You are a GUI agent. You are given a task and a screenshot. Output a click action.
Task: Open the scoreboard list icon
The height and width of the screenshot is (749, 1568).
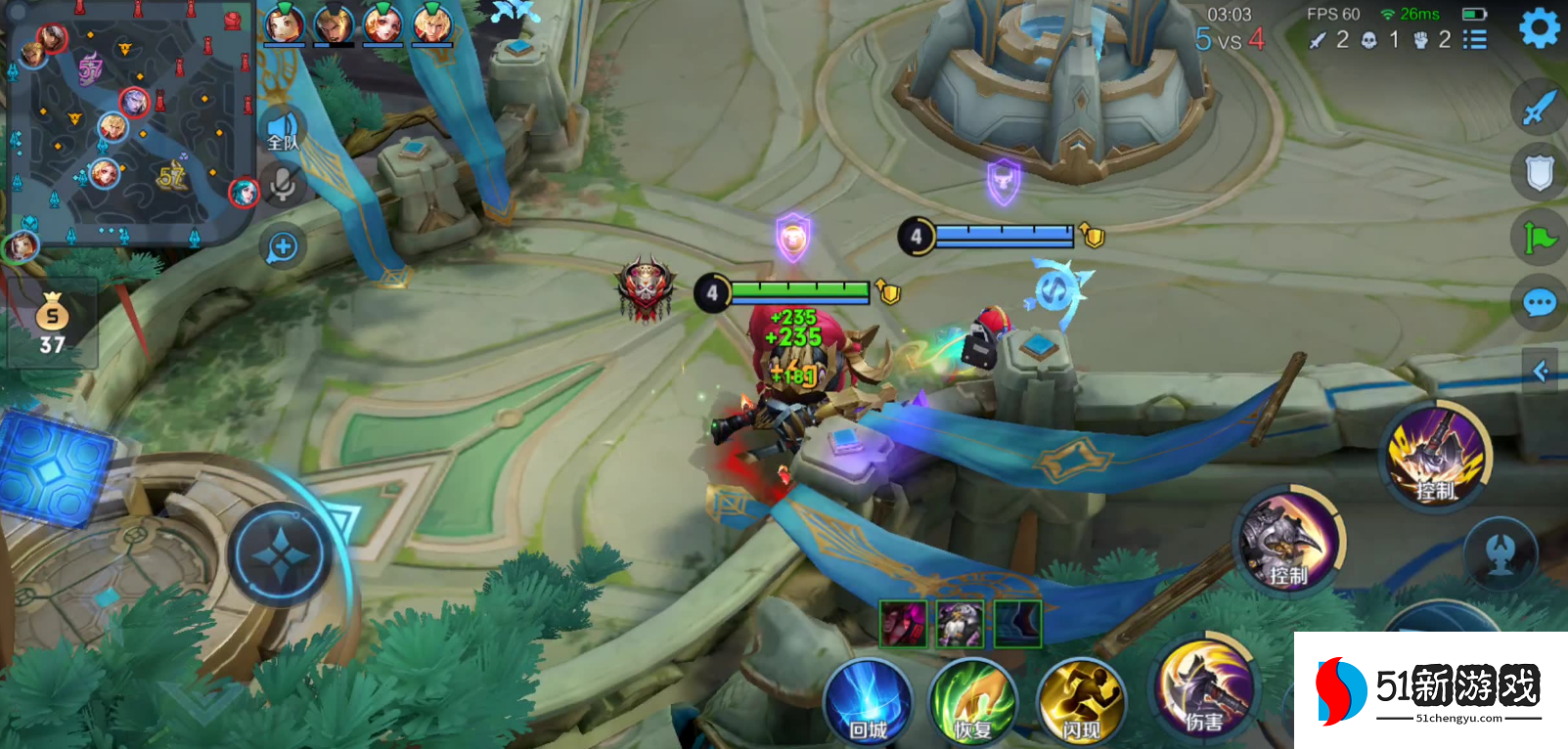(x=1474, y=40)
